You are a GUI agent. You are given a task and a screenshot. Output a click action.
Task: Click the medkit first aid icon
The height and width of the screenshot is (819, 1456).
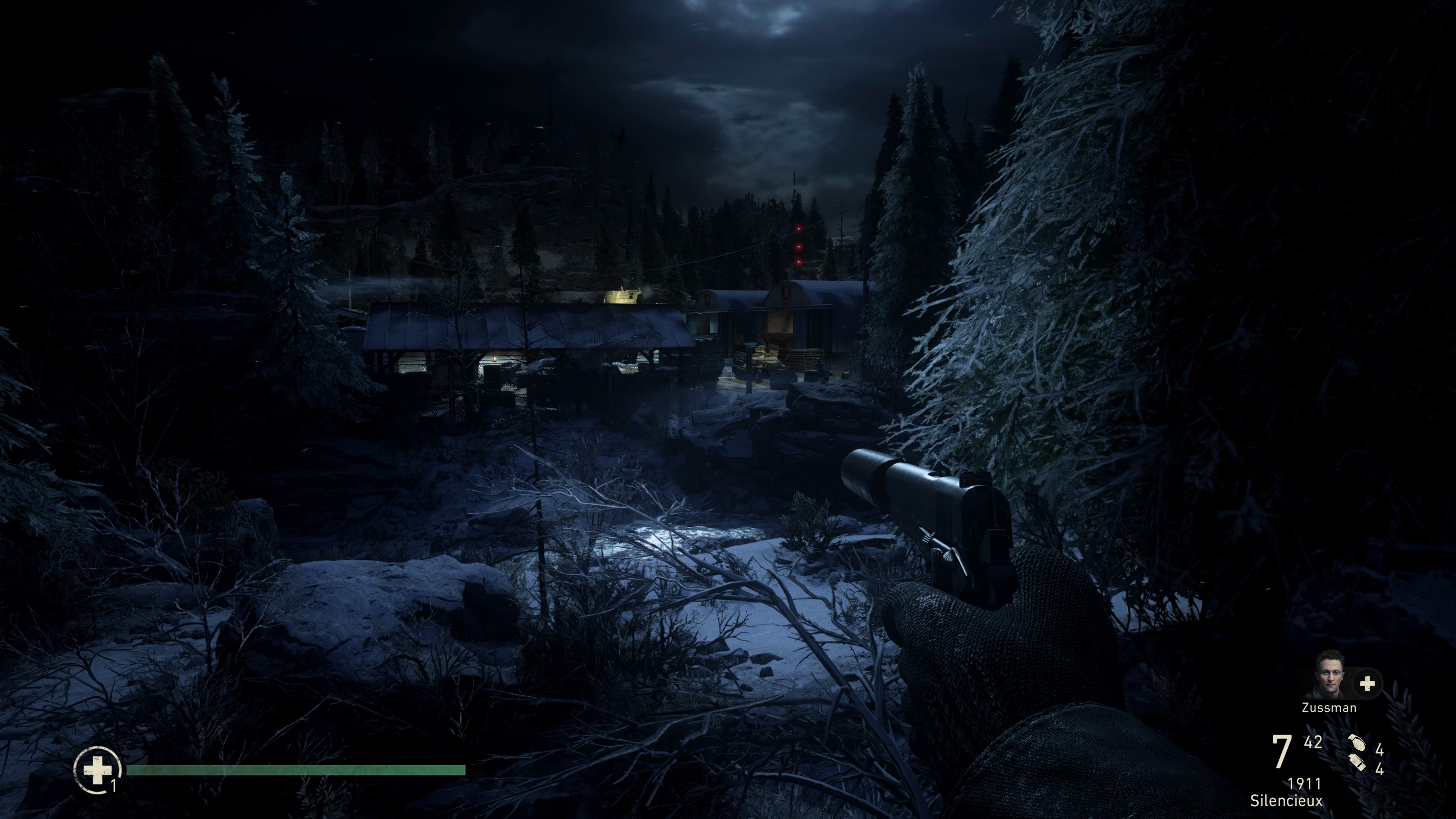pos(97,769)
